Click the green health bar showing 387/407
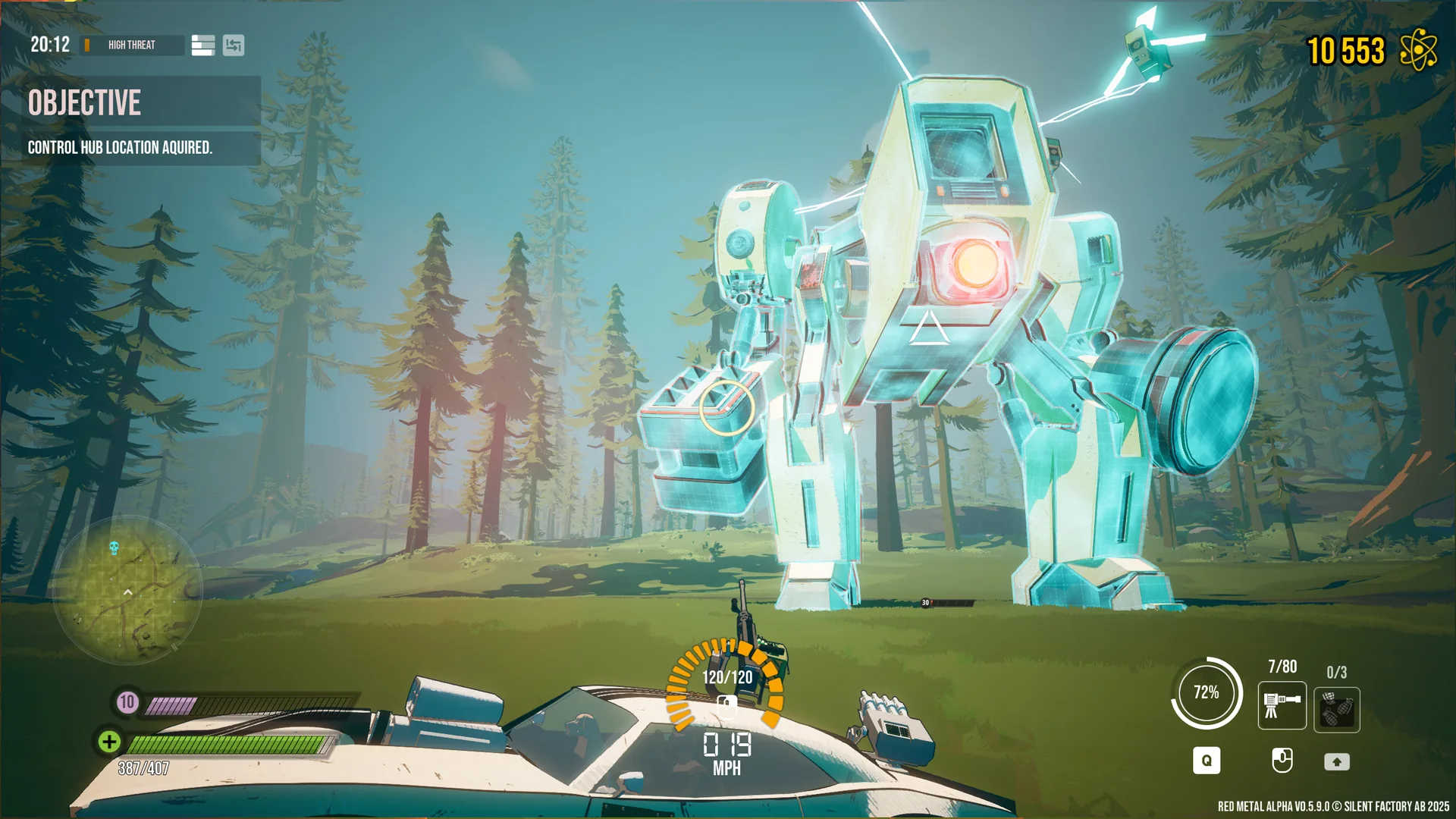 click(227, 742)
